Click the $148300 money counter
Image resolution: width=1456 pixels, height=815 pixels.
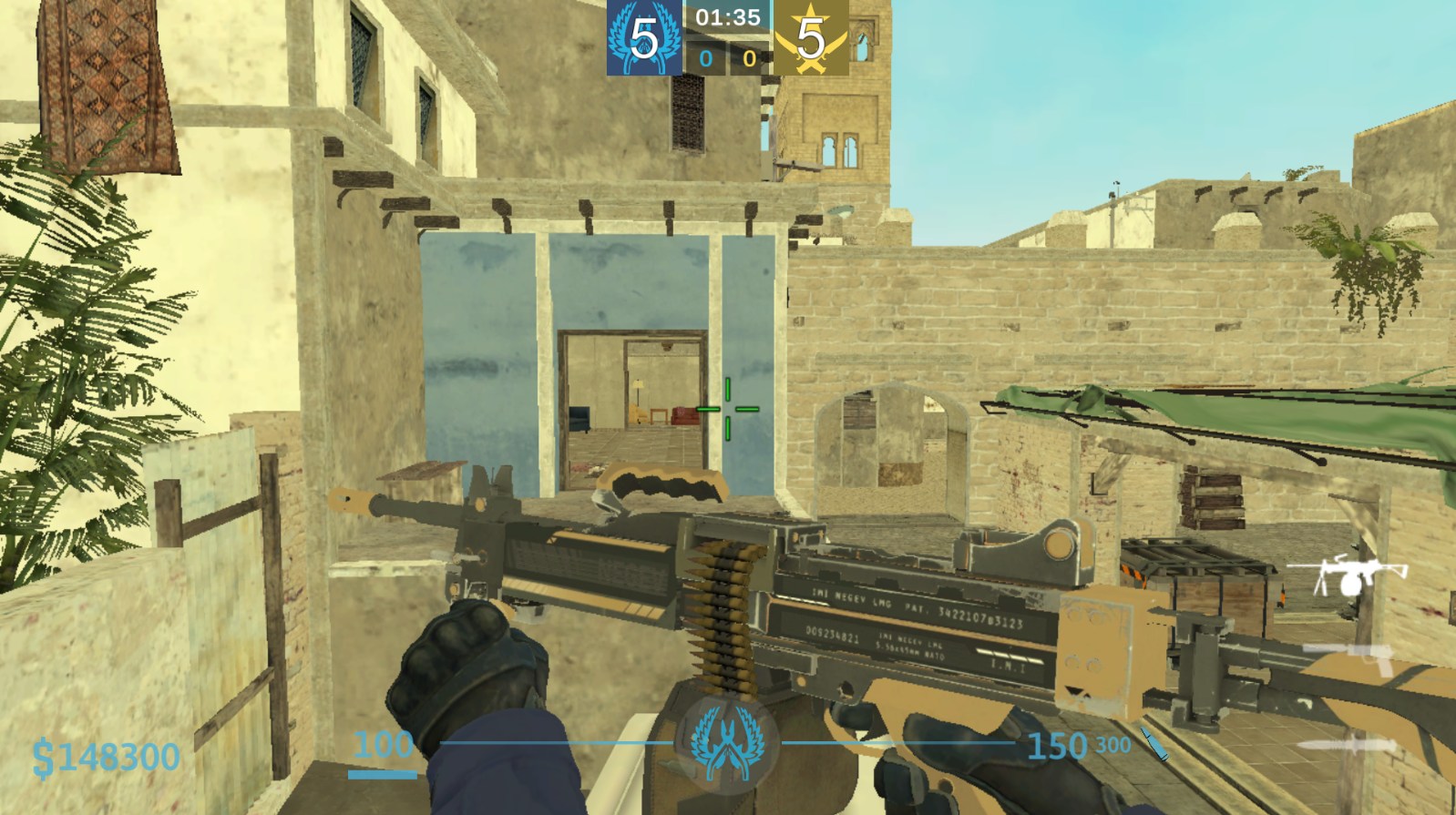pyautogui.click(x=103, y=754)
